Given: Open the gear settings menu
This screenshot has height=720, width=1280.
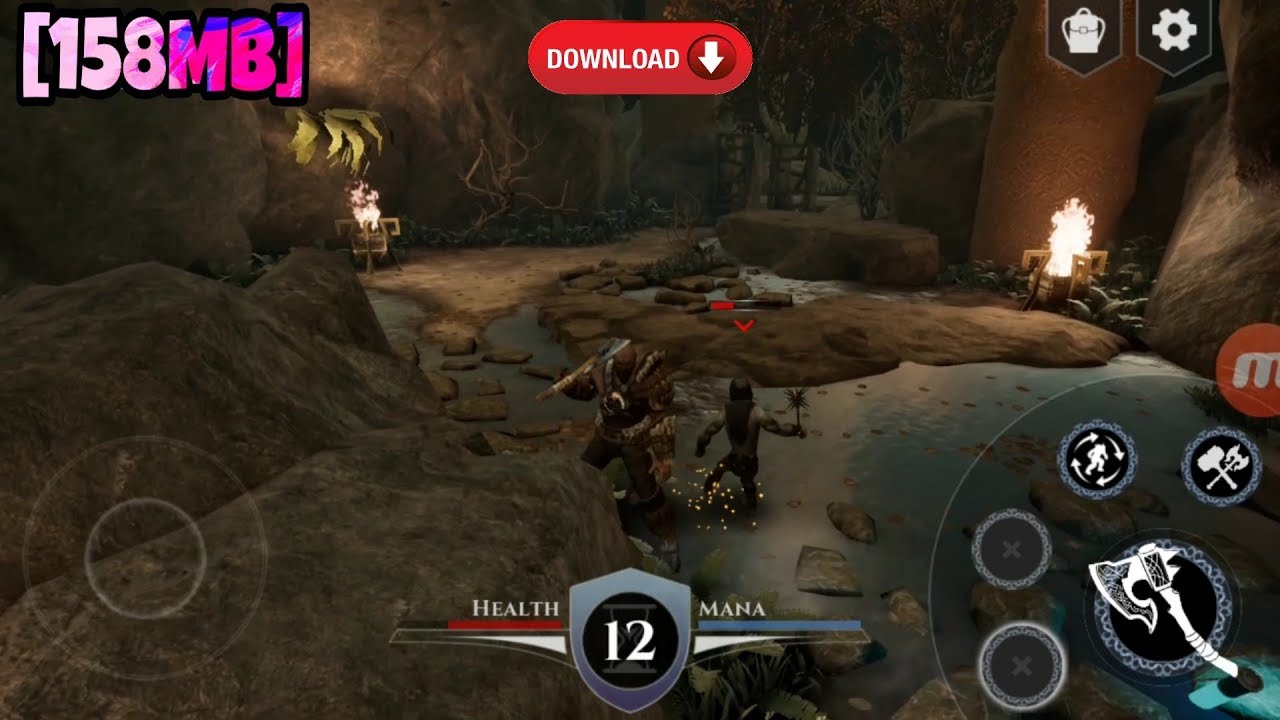Looking at the screenshot, I should tap(1174, 32).
